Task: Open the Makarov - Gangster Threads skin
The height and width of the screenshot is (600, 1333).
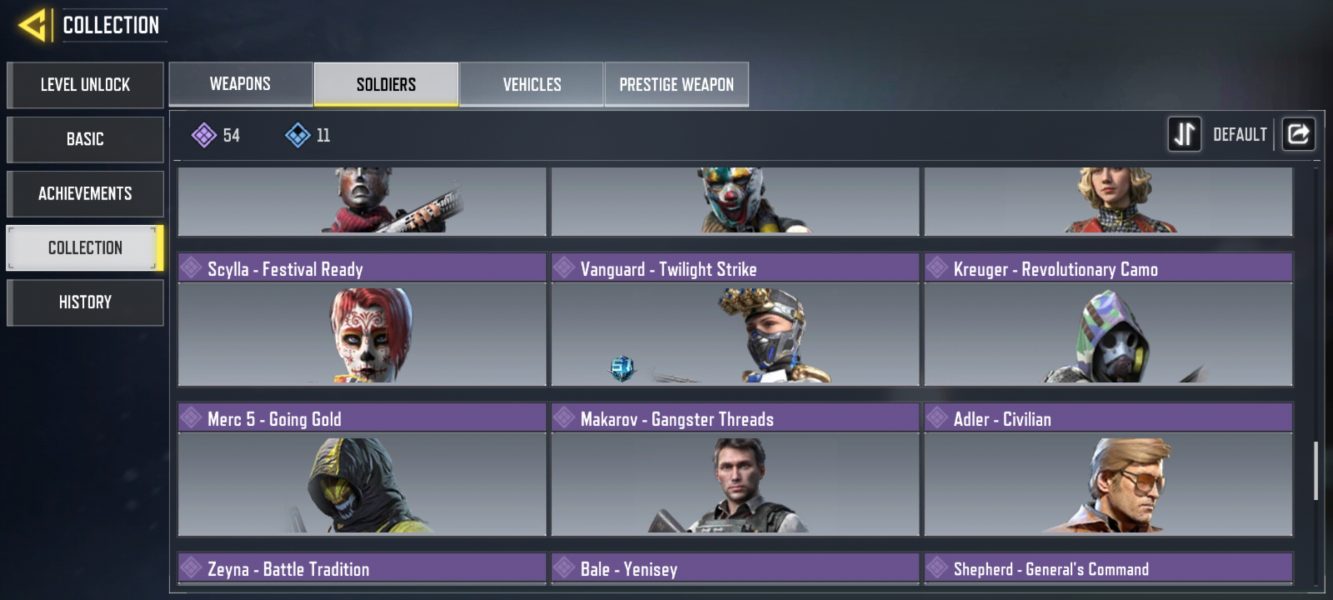Action: (x=735, y=470)
